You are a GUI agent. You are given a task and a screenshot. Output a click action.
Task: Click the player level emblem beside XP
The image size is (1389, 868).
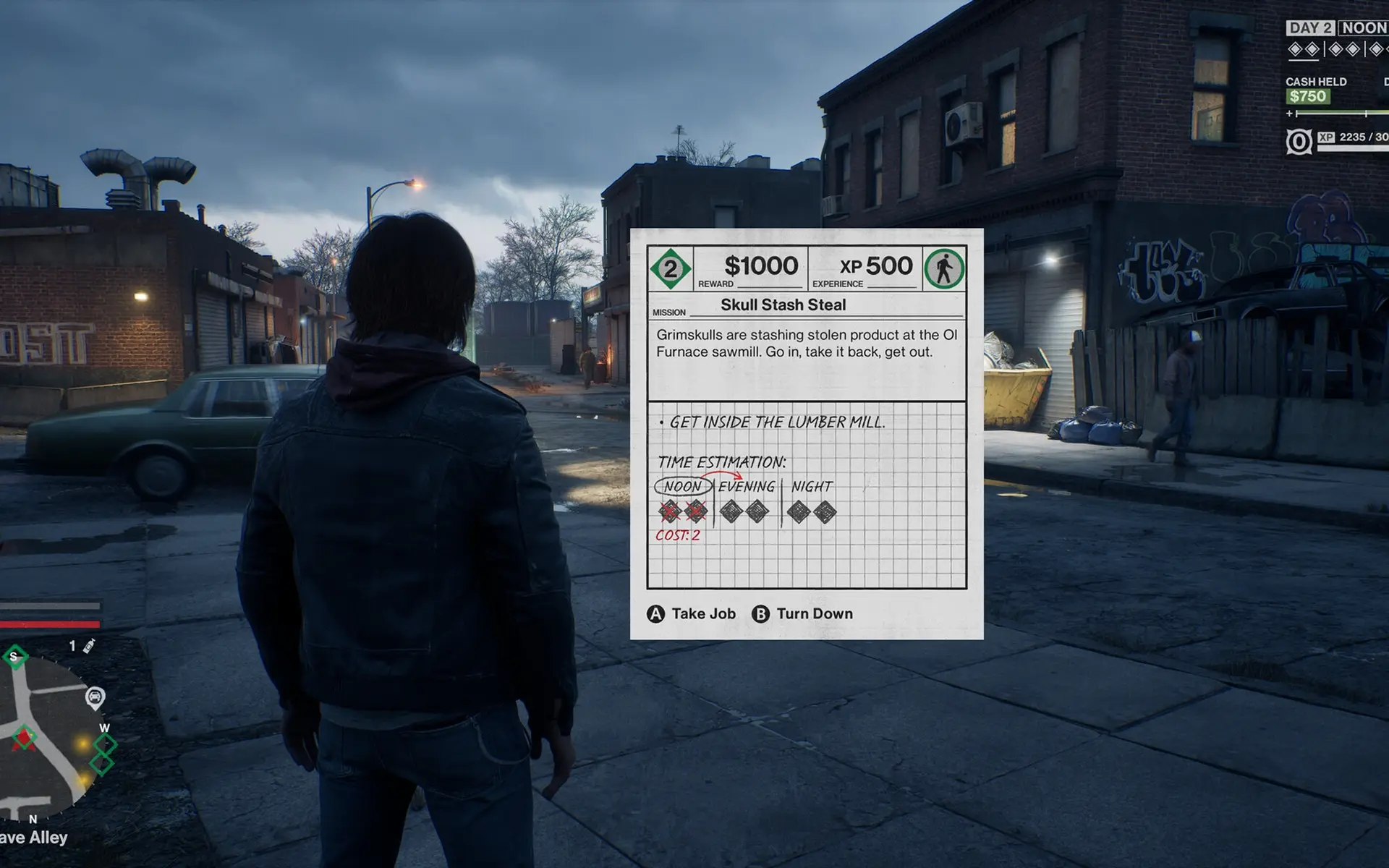point(1299,142)
